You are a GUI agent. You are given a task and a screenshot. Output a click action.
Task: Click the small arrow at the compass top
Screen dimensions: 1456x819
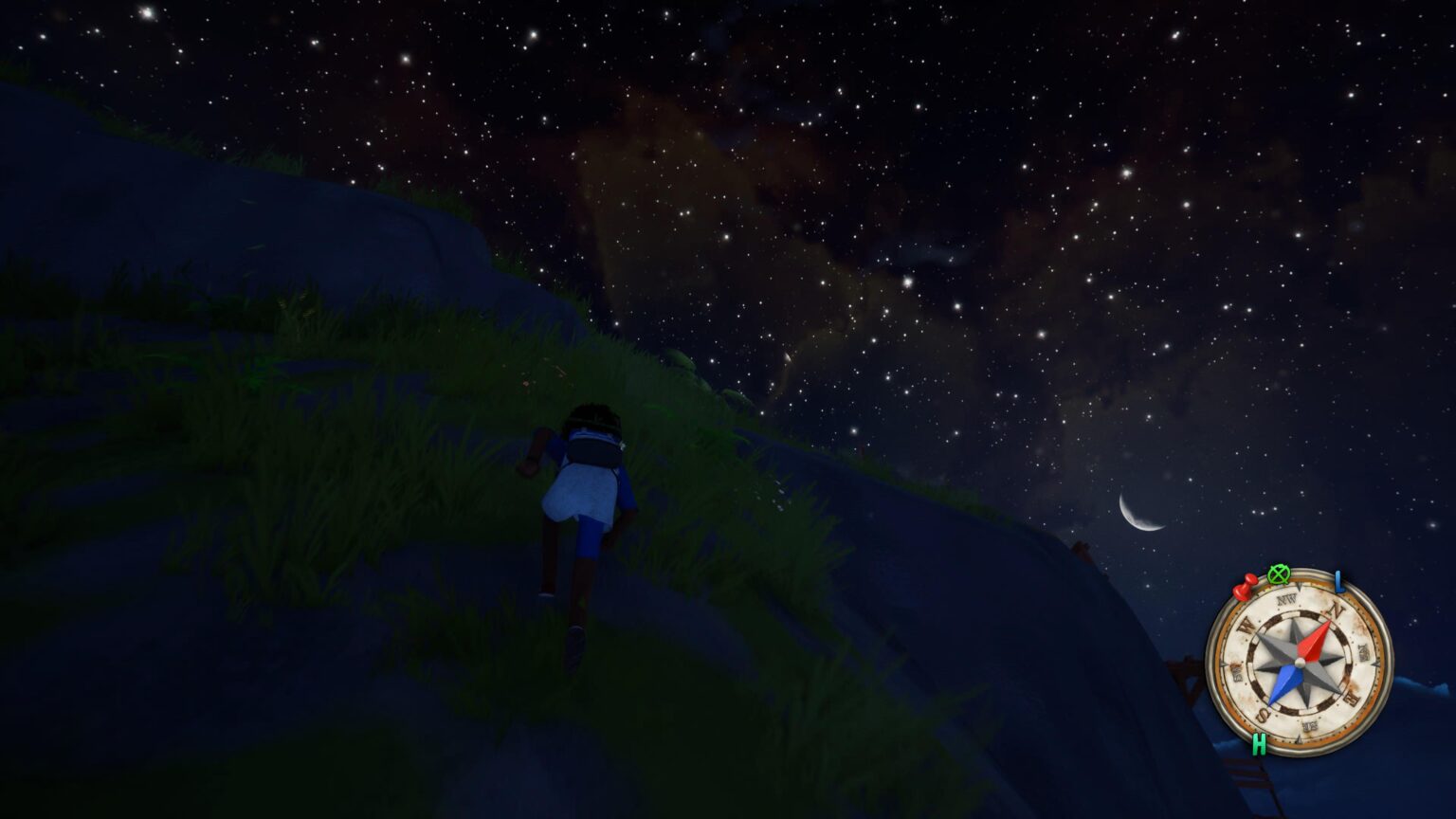tap(1301, 587)
